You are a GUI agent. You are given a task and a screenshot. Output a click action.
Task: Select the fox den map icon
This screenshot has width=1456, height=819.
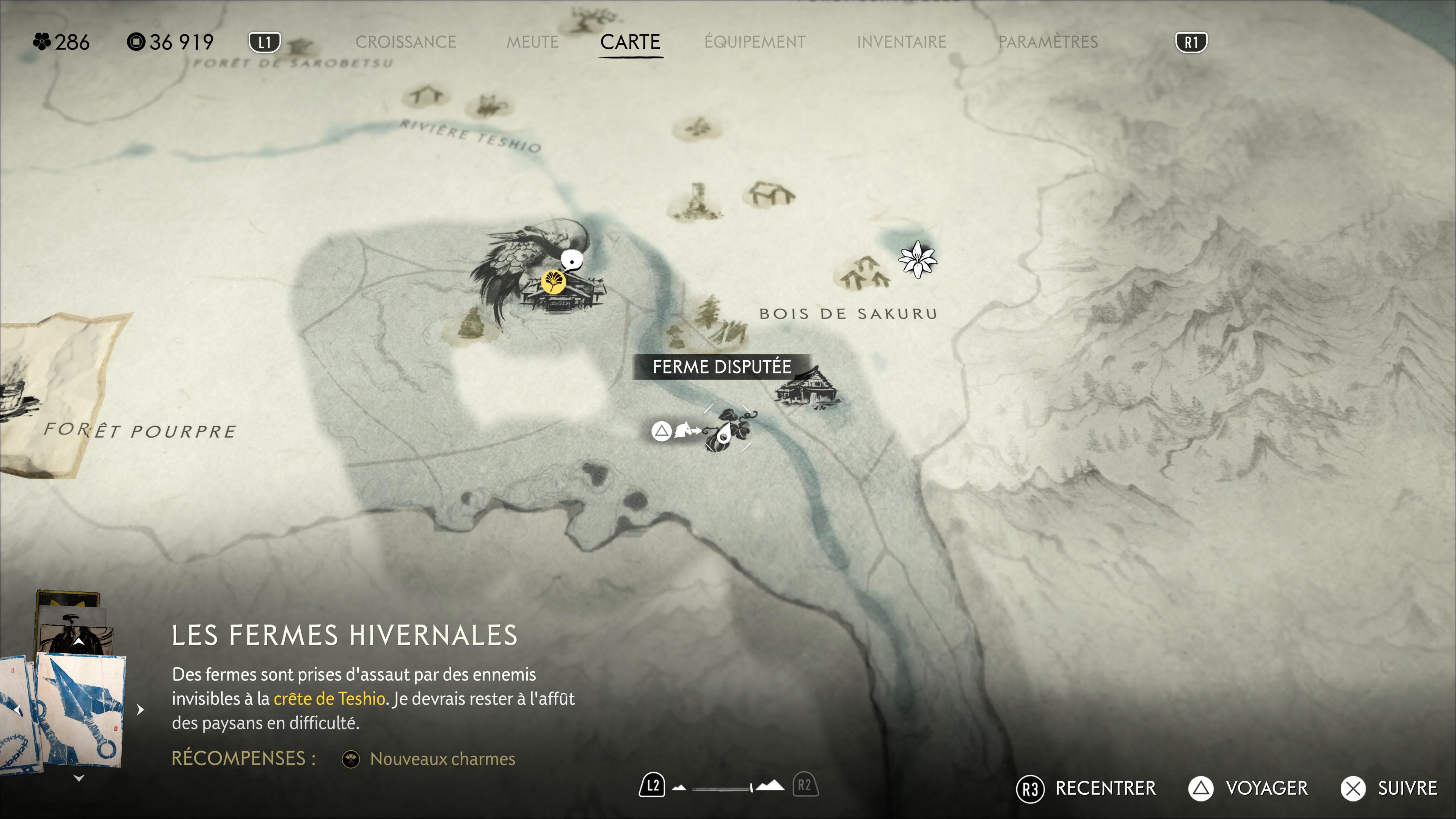pos(488,105)
